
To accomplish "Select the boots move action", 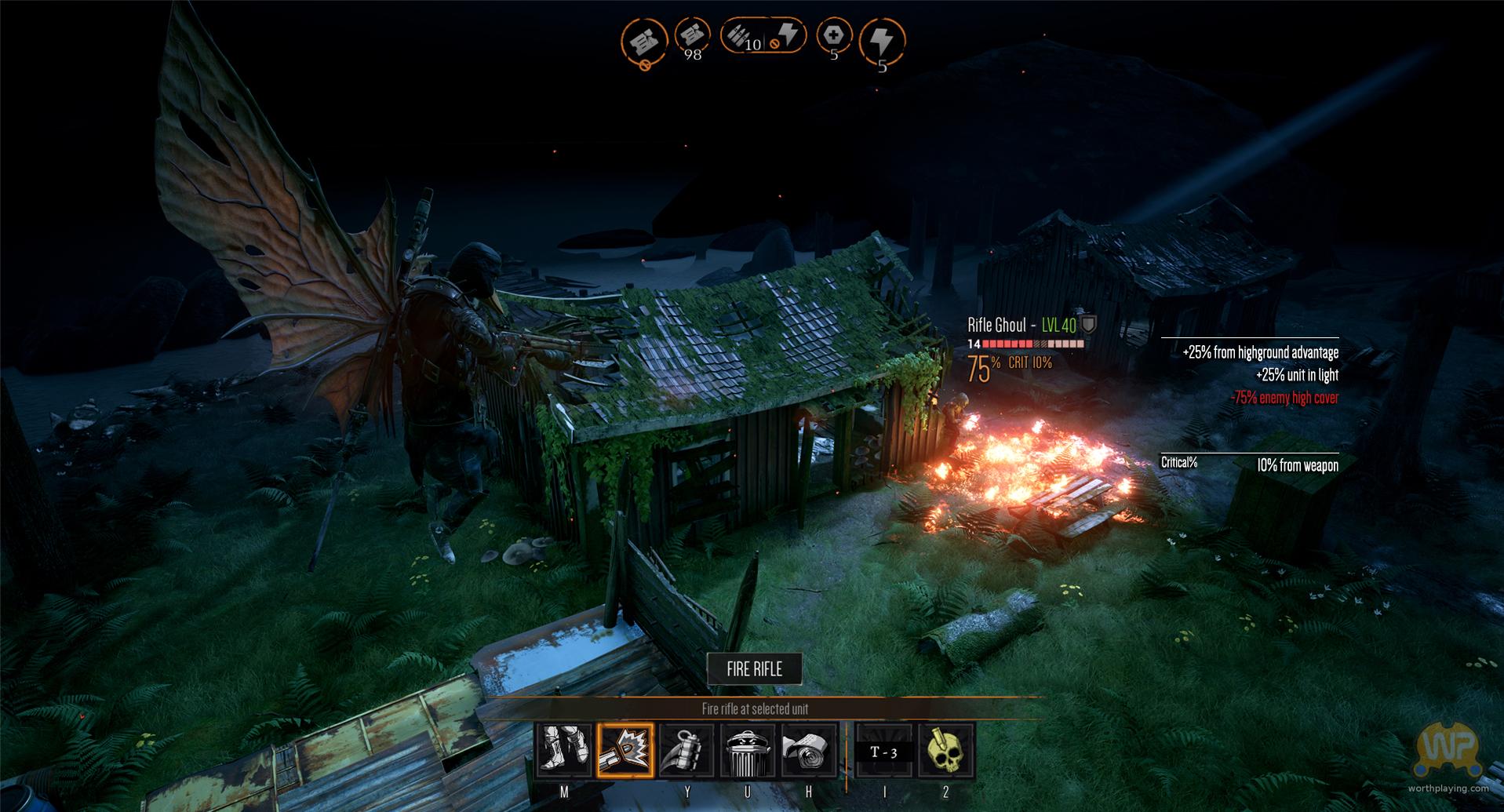I will click(x=565, y=751).
